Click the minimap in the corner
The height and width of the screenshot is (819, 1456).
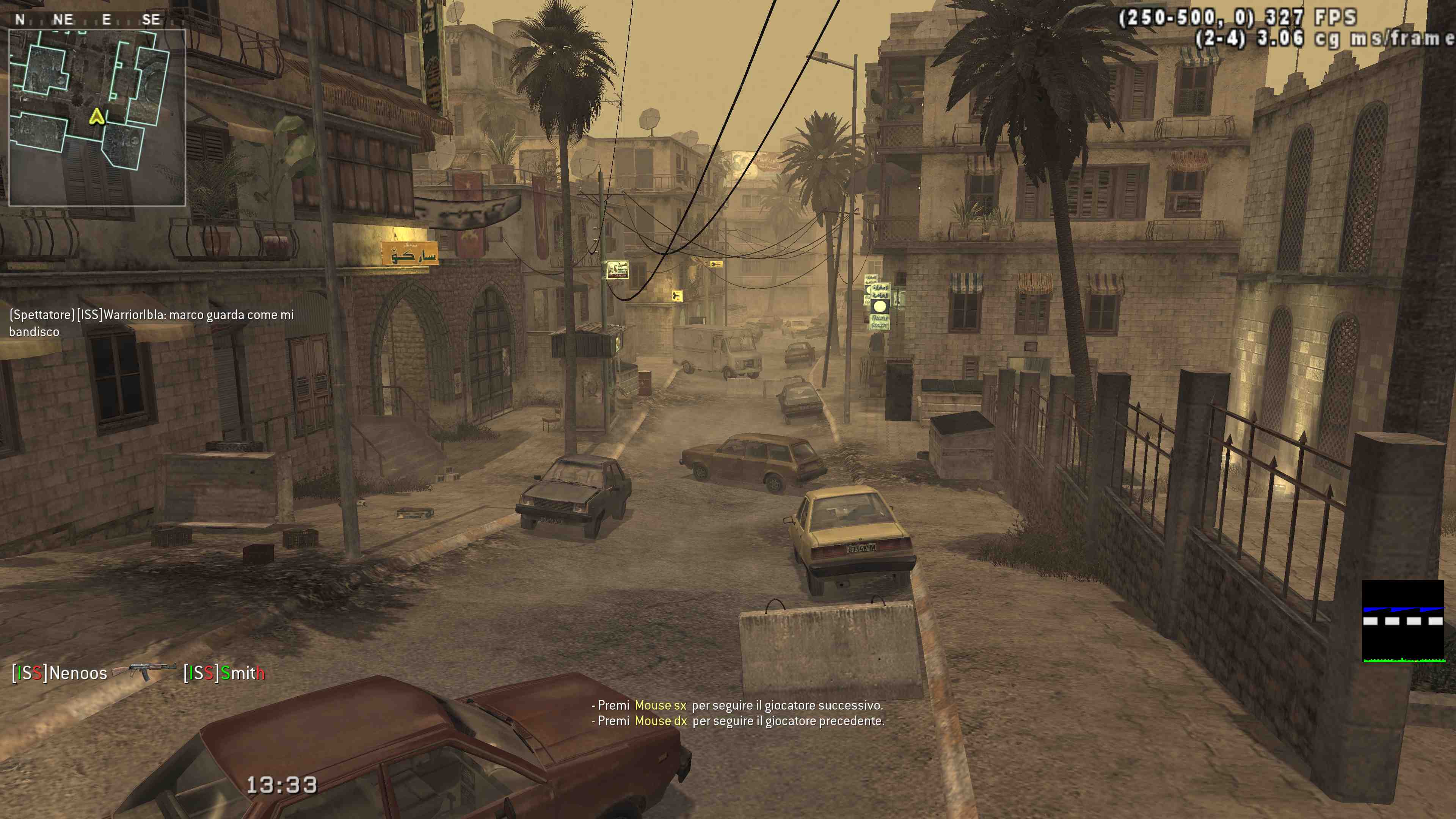click(97, 118)
